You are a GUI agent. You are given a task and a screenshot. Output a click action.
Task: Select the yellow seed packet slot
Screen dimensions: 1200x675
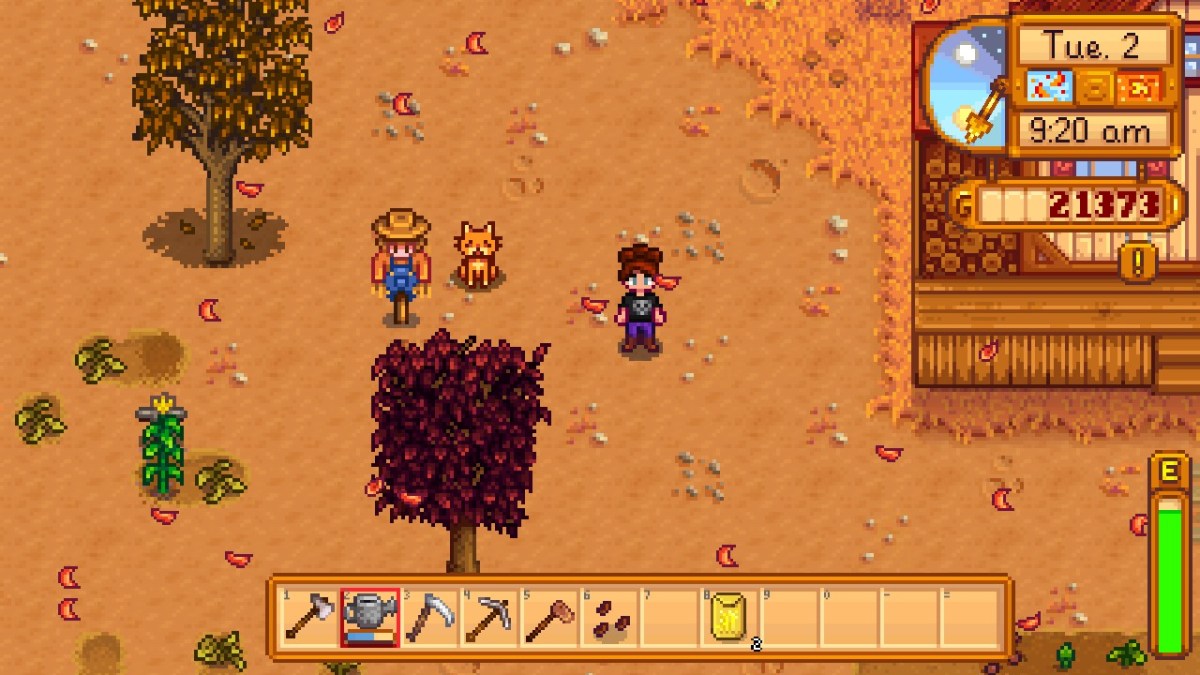click(x=729, y=618)
